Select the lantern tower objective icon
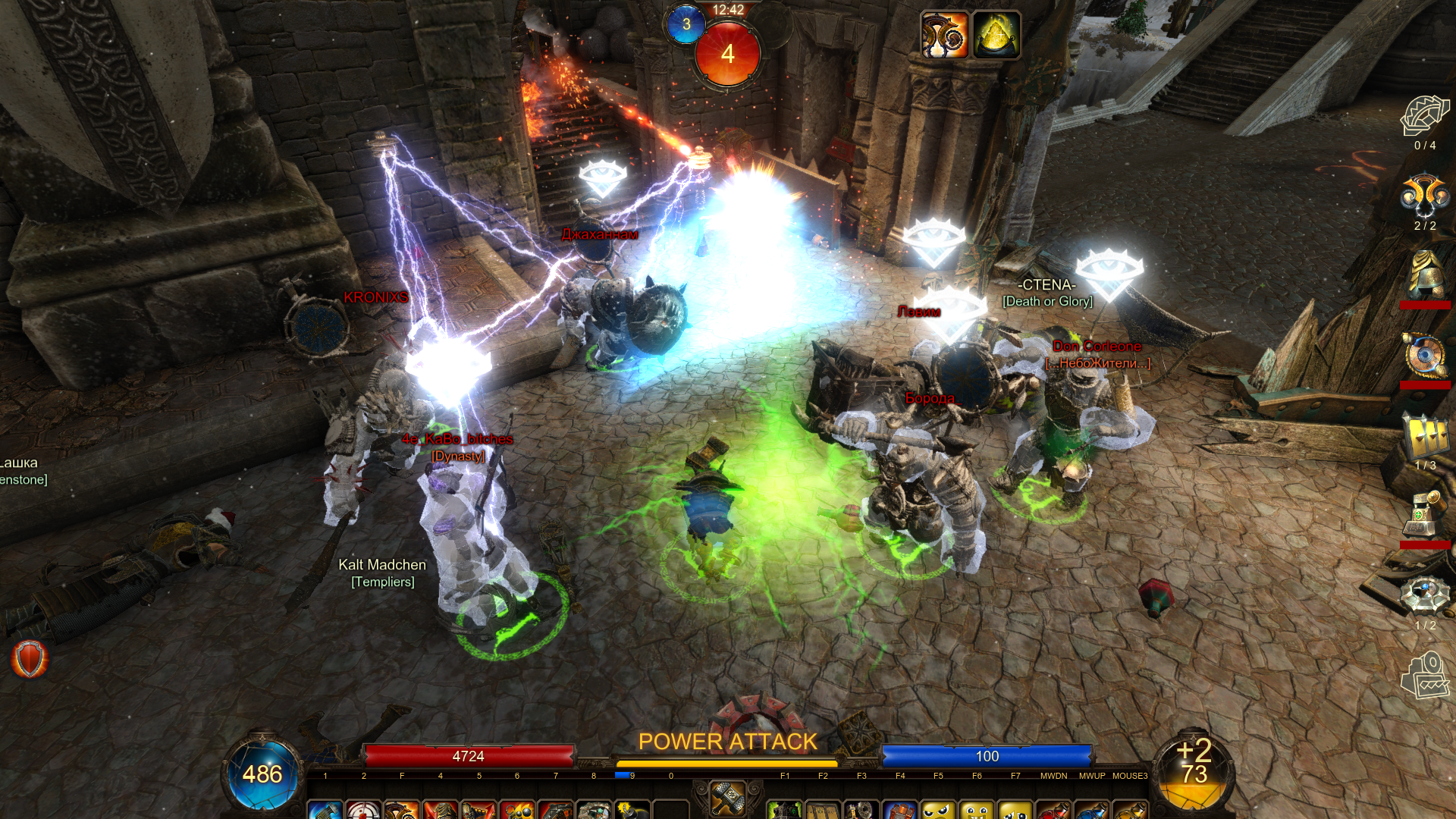Screen dimensions: 1456x819 [x=1424, y=516]
